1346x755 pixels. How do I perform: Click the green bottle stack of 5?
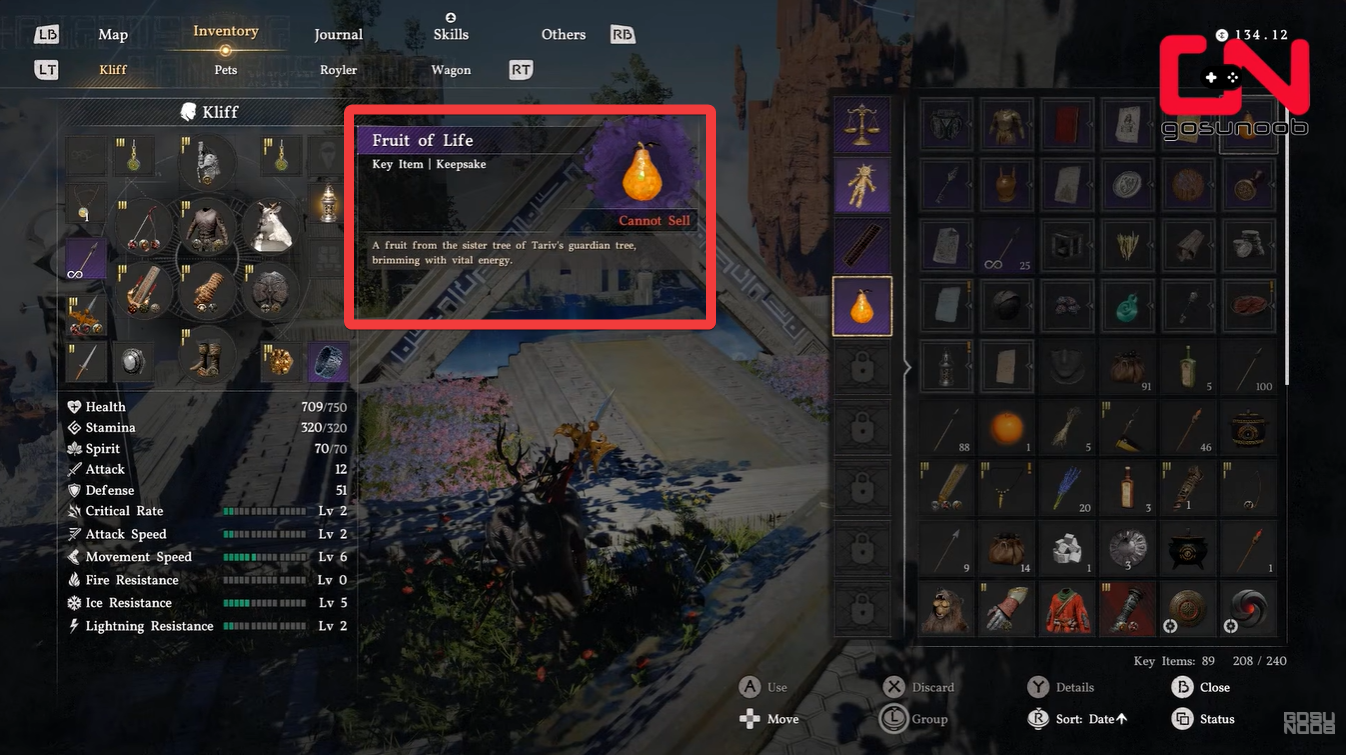pos(1187,367)
